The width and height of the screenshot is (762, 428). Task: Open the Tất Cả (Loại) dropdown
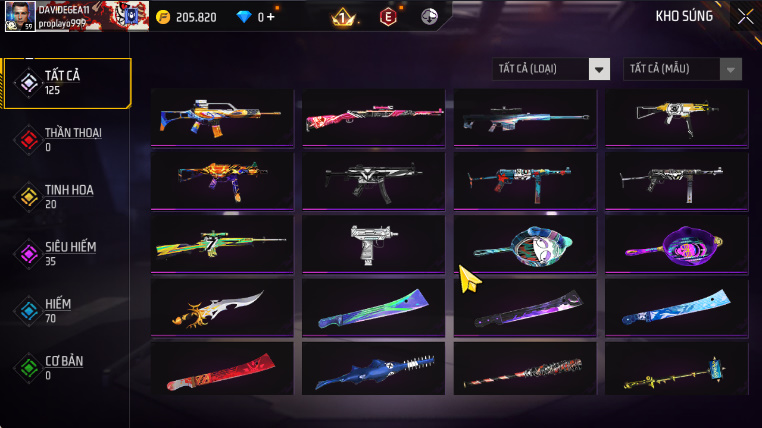(x=552, y=69)
